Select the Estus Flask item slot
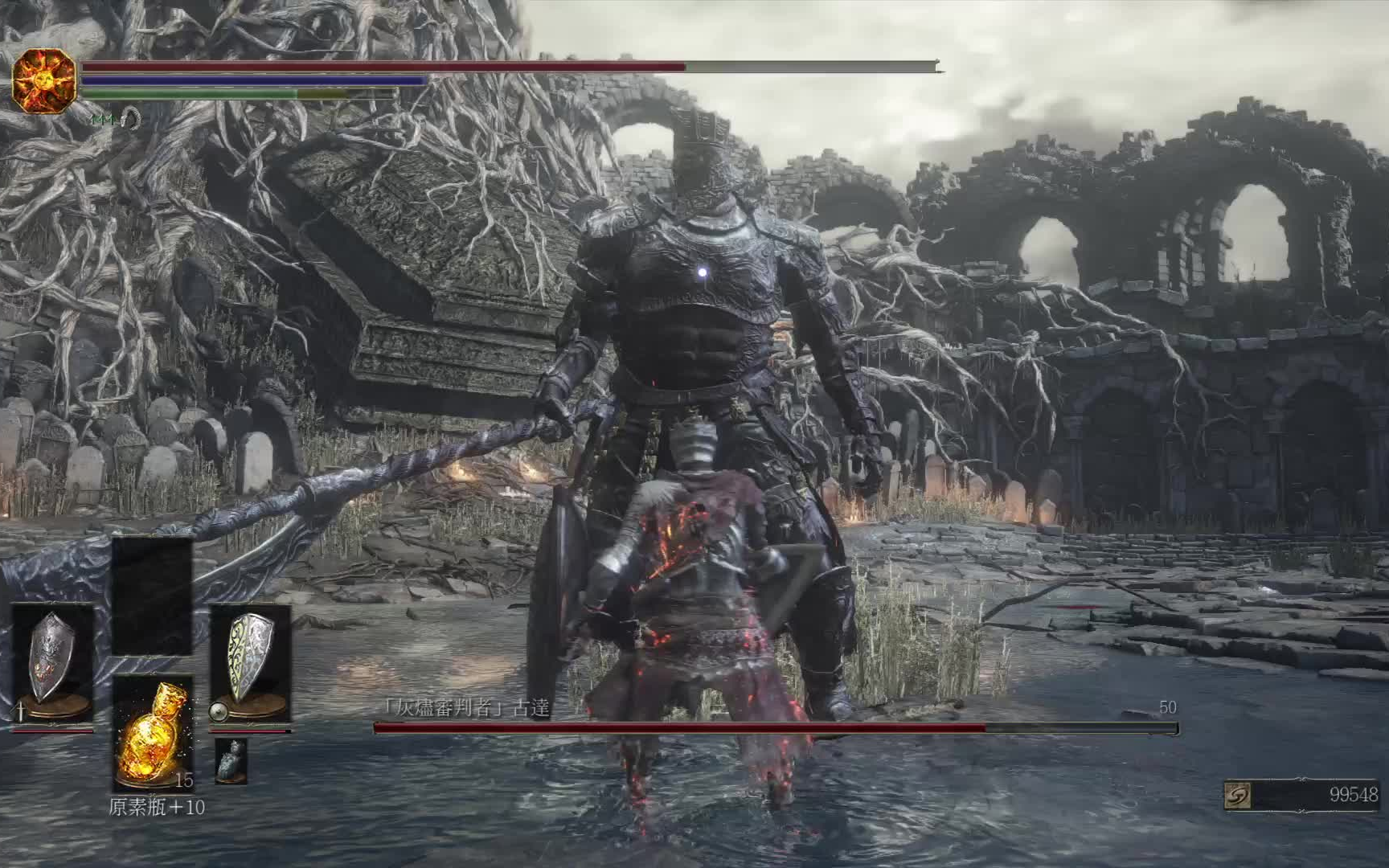Viewport: 1389px width, 868px height. (152, 733)
